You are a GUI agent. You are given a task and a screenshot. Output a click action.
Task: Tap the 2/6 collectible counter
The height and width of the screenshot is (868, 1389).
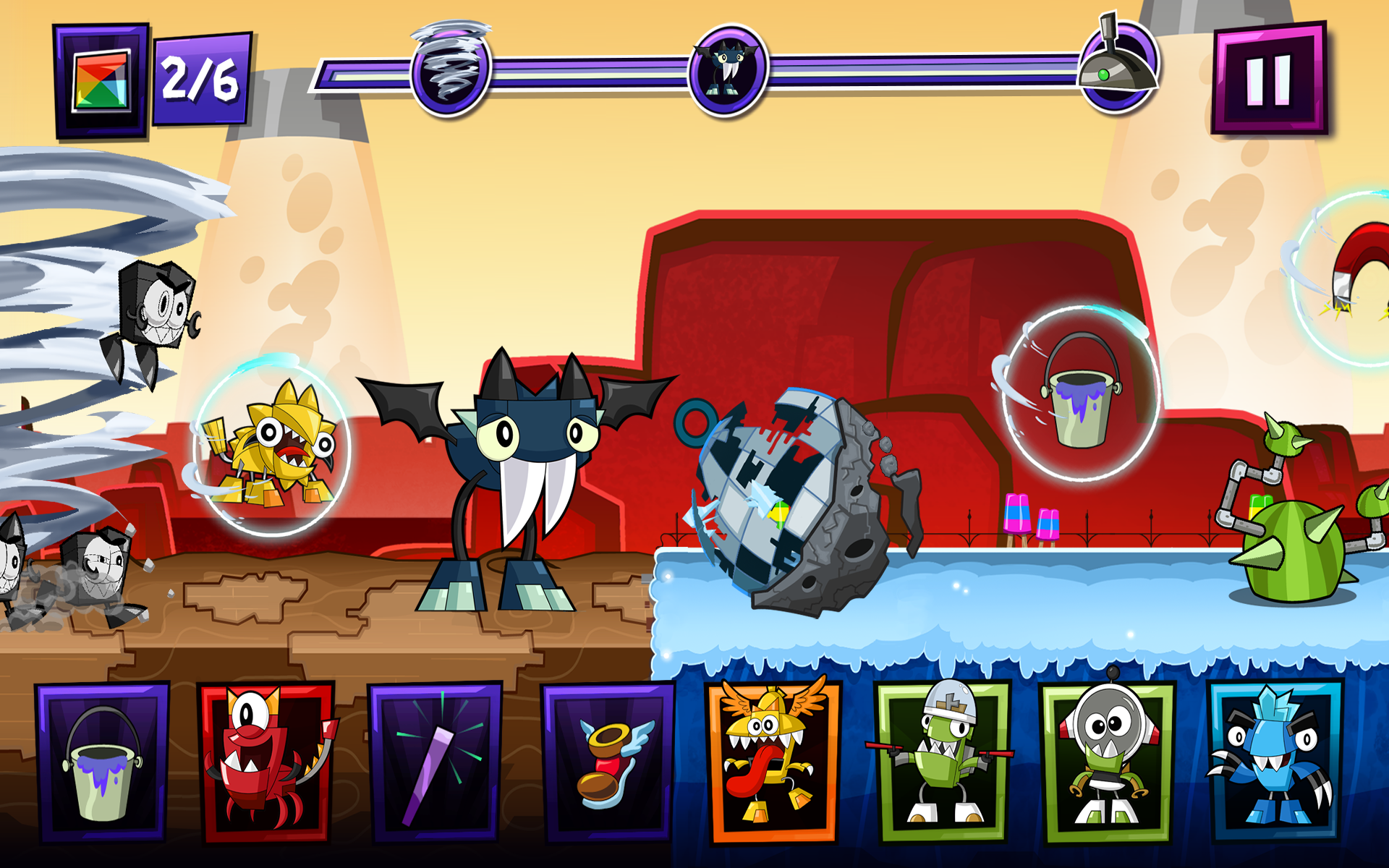click(x=200, y=80)
